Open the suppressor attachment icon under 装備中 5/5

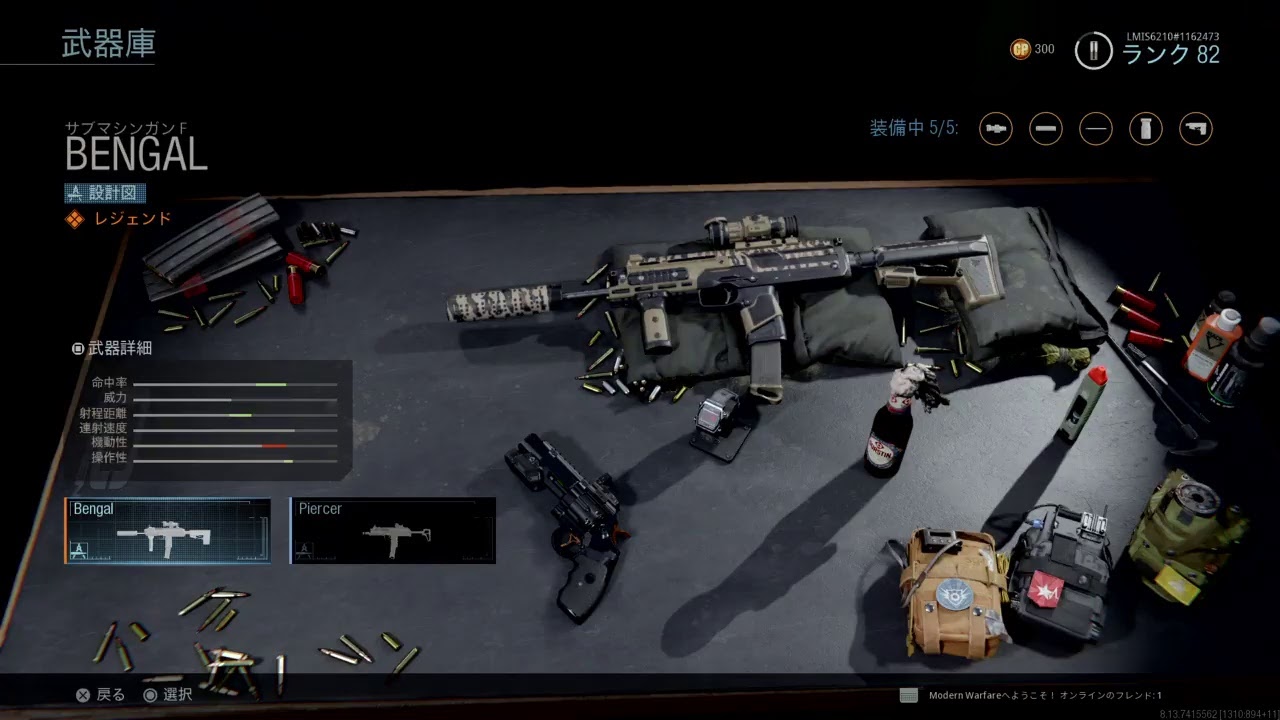(x=1046, y=129)
